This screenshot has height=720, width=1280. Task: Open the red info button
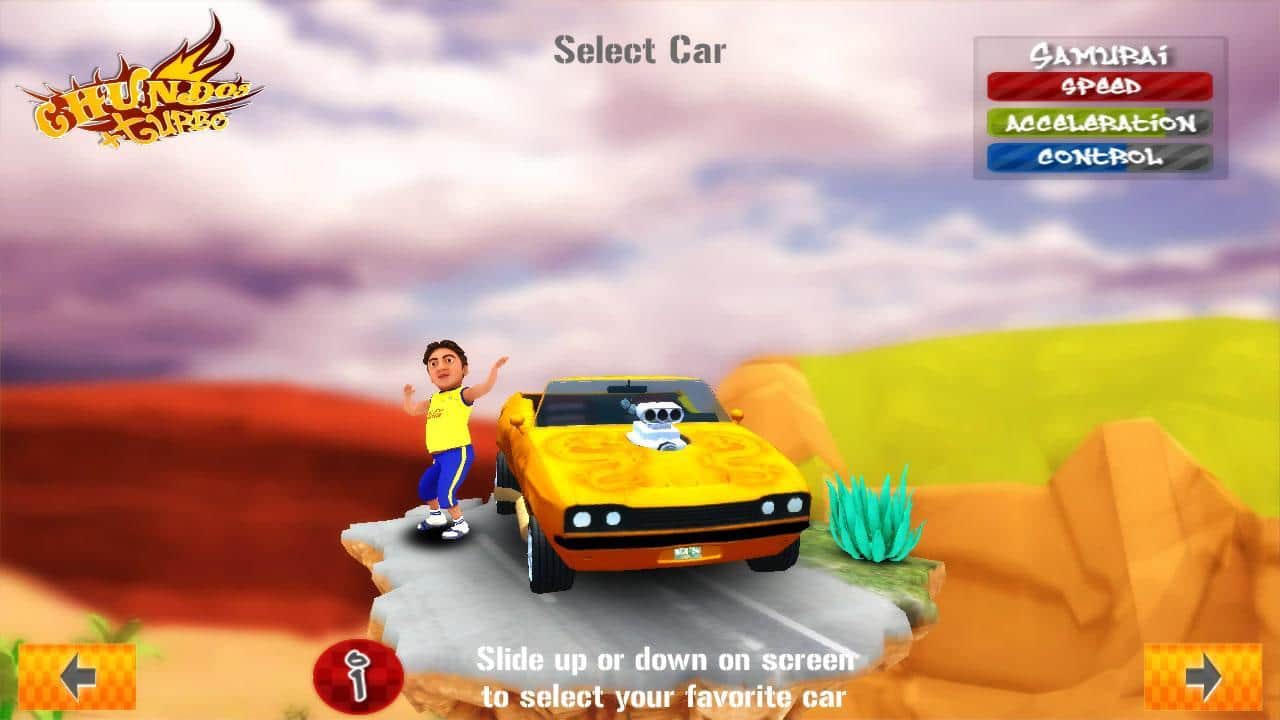[x=358, y=676]
